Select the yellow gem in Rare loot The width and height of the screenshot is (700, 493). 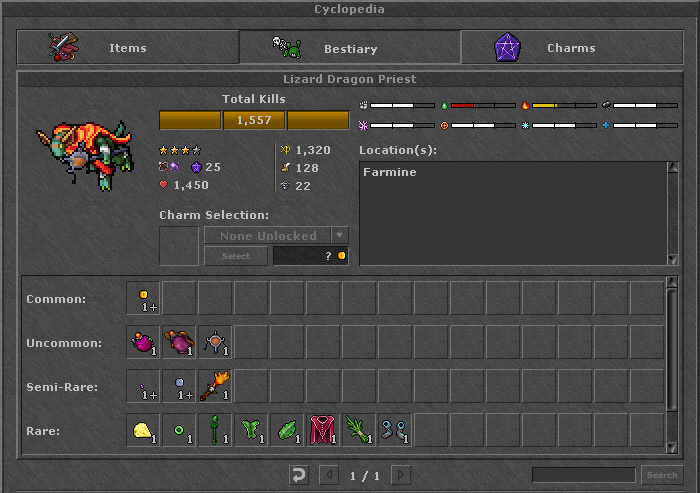pyautogui.click(x=144, y=430)
